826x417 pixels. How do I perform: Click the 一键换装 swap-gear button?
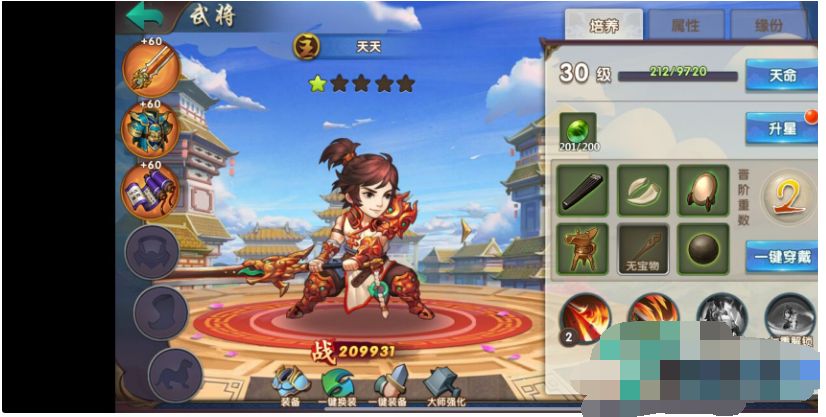point(341,386)
